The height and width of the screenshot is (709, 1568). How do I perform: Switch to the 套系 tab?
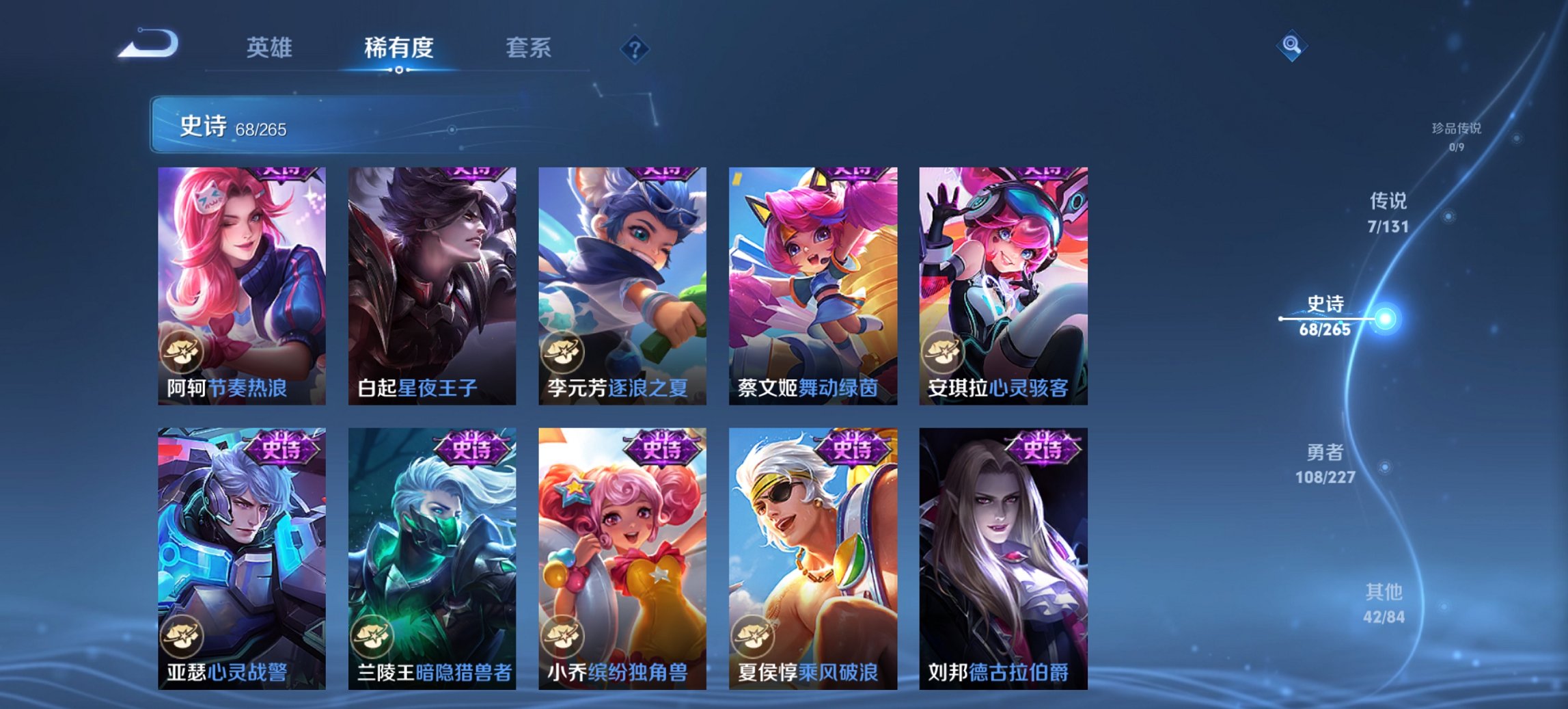[x=527, y=48]
